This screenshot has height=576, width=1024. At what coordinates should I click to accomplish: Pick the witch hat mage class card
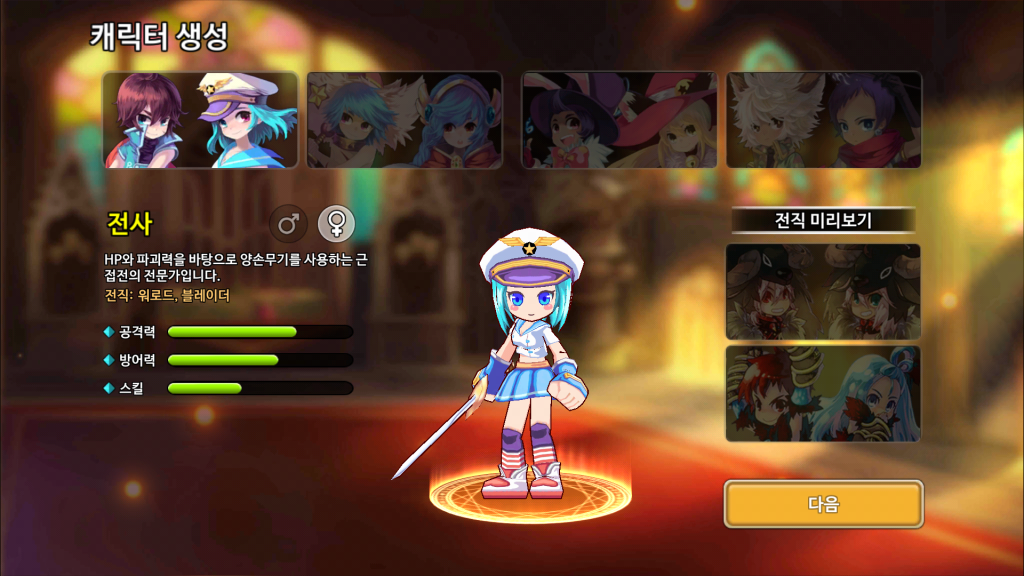[619, 120]
